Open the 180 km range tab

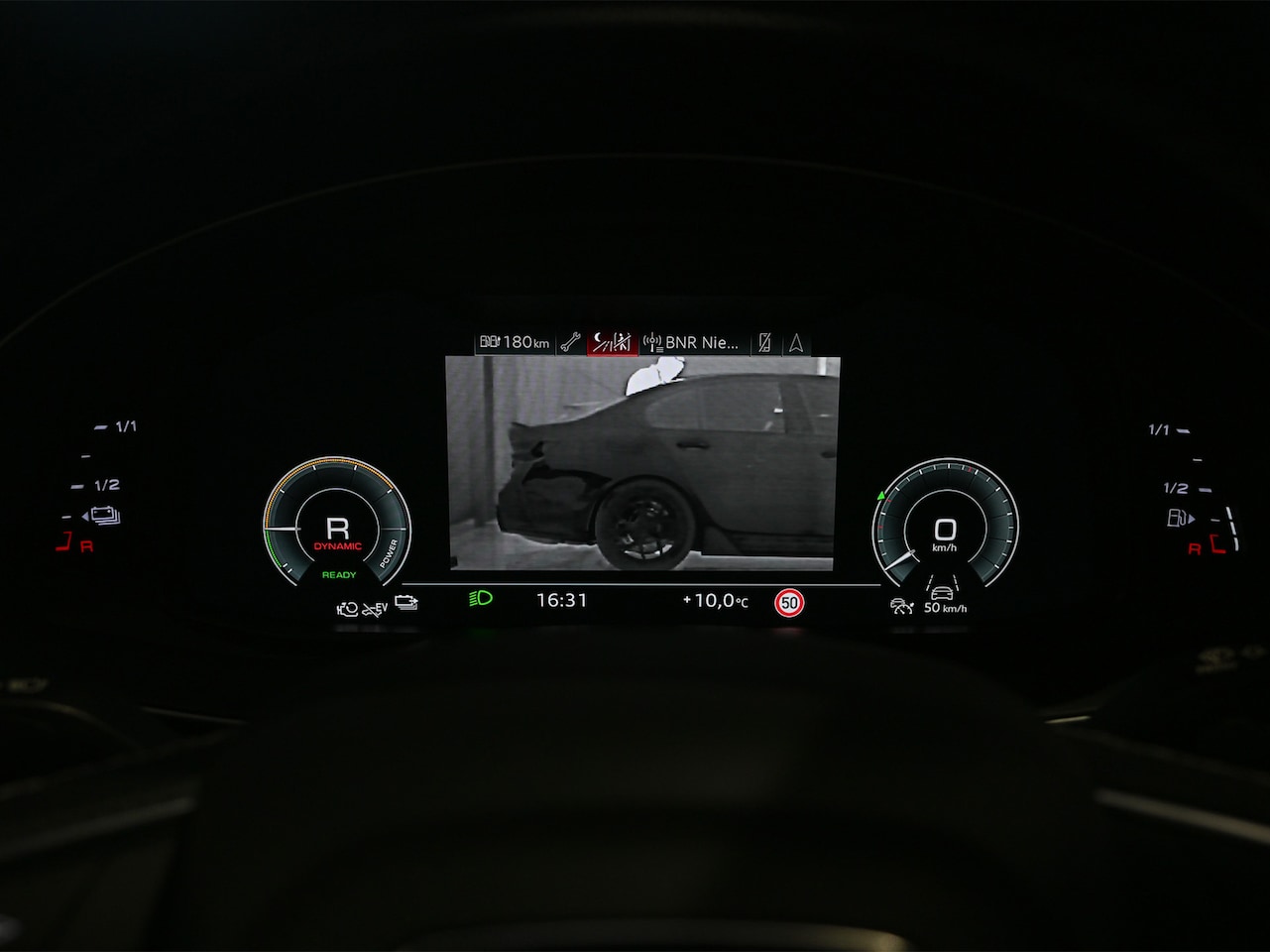click(514, 343)
